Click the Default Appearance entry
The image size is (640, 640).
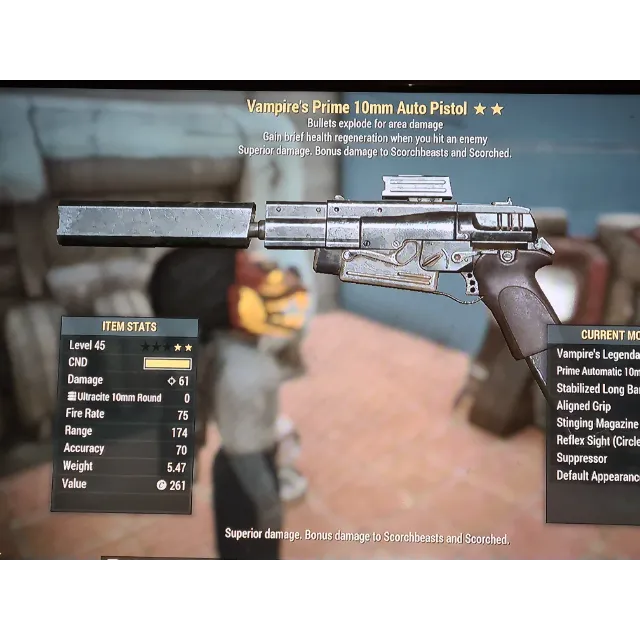597,476
